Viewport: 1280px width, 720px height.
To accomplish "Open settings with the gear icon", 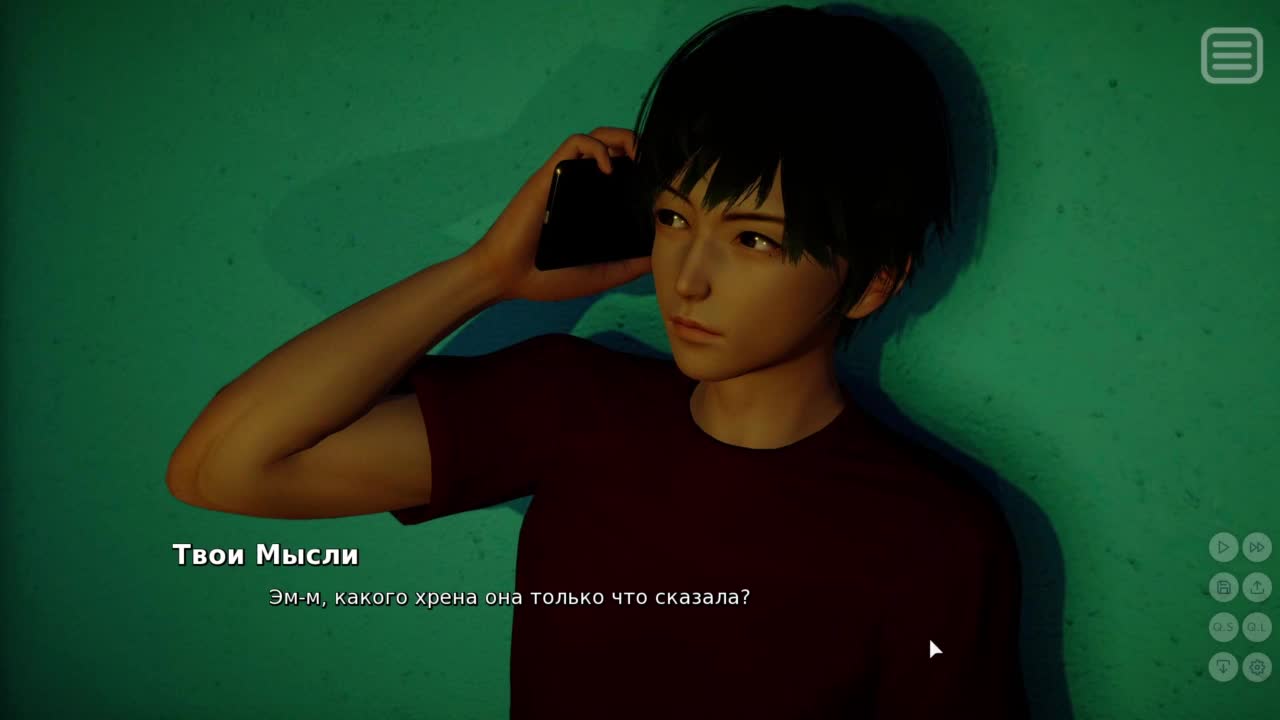I will (1257, 667).
